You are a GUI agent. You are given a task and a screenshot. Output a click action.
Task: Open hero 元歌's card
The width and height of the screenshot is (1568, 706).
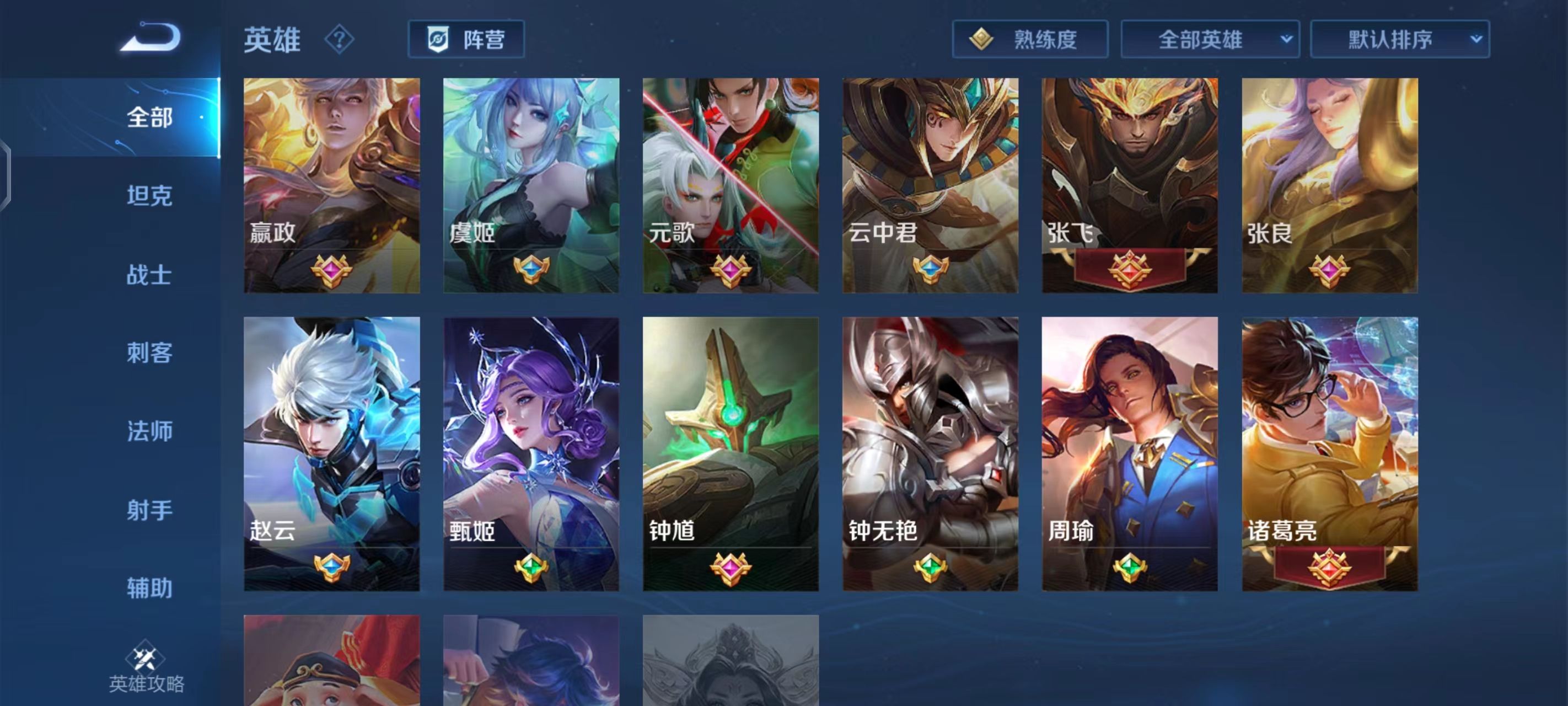coord(731,183)
